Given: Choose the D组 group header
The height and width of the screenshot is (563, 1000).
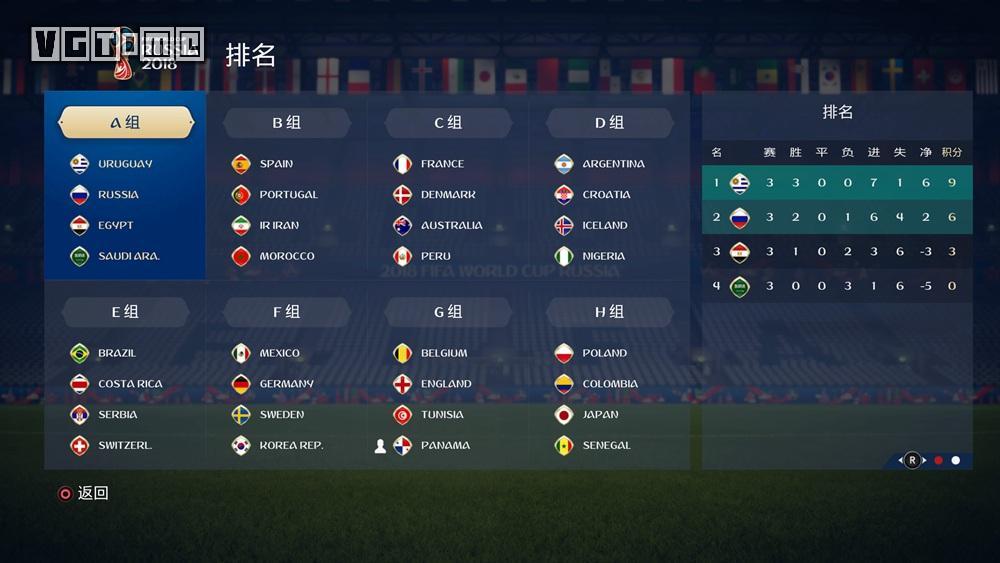Looking at the screenshot, I should (x=609, y=123).
